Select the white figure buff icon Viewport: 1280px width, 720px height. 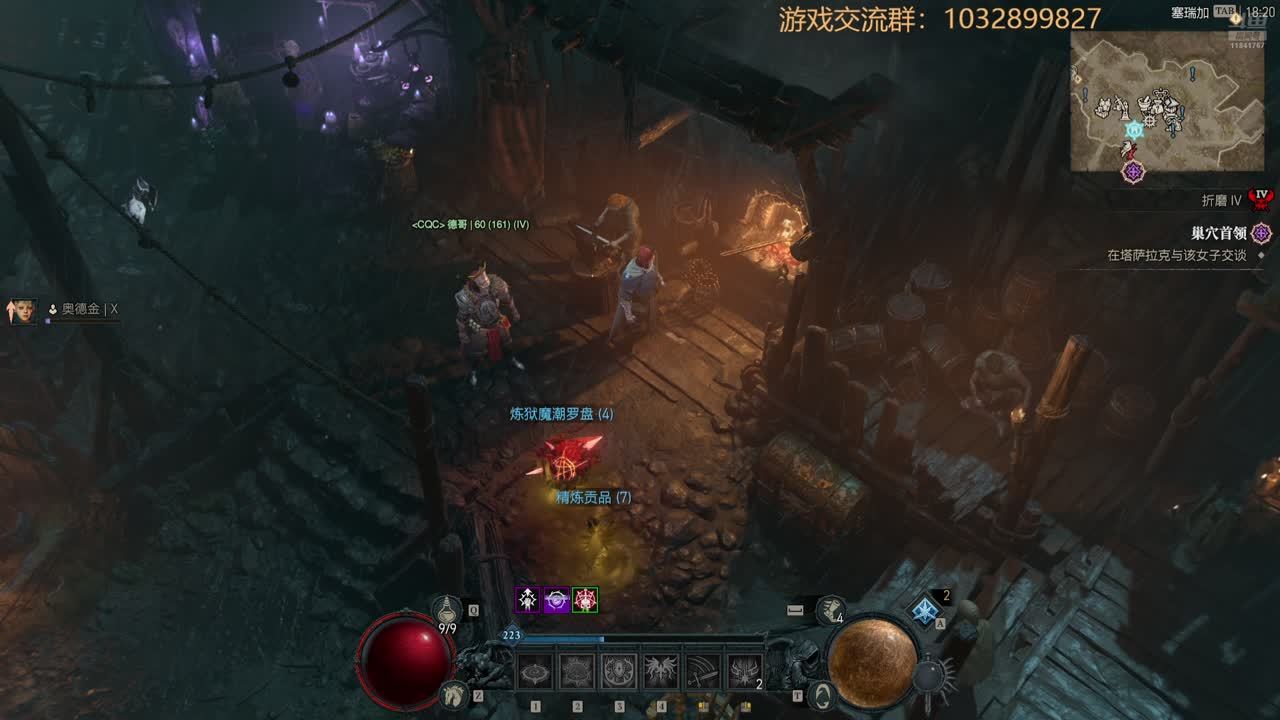[x=528, y=600]
